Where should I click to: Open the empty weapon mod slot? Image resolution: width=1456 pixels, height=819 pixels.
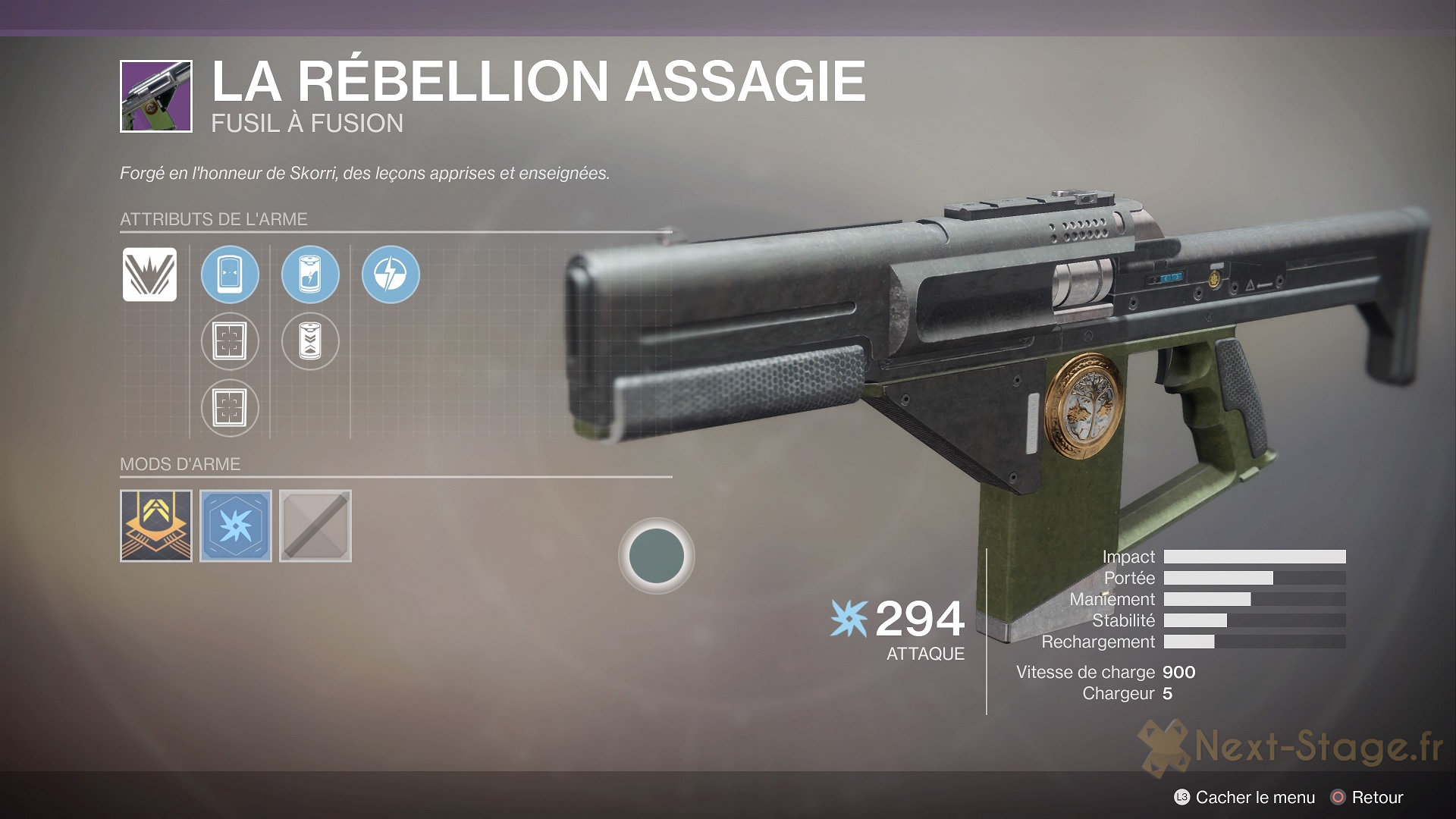pos(315,526)
